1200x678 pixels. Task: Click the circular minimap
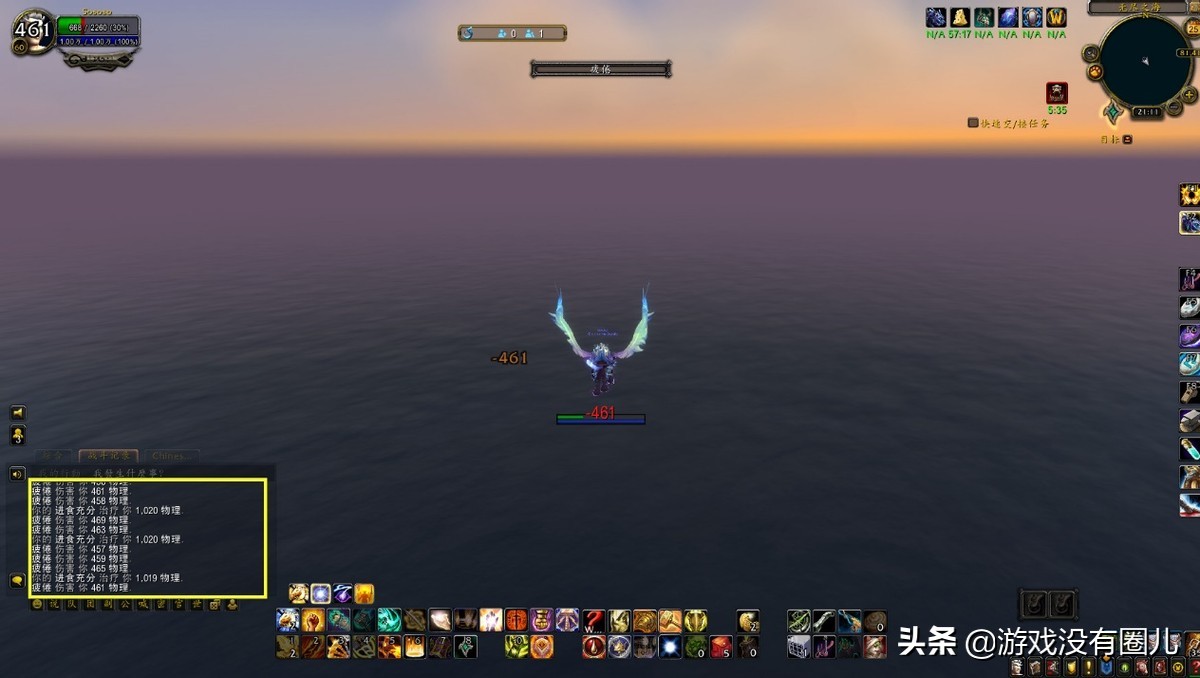[1144, 60]
